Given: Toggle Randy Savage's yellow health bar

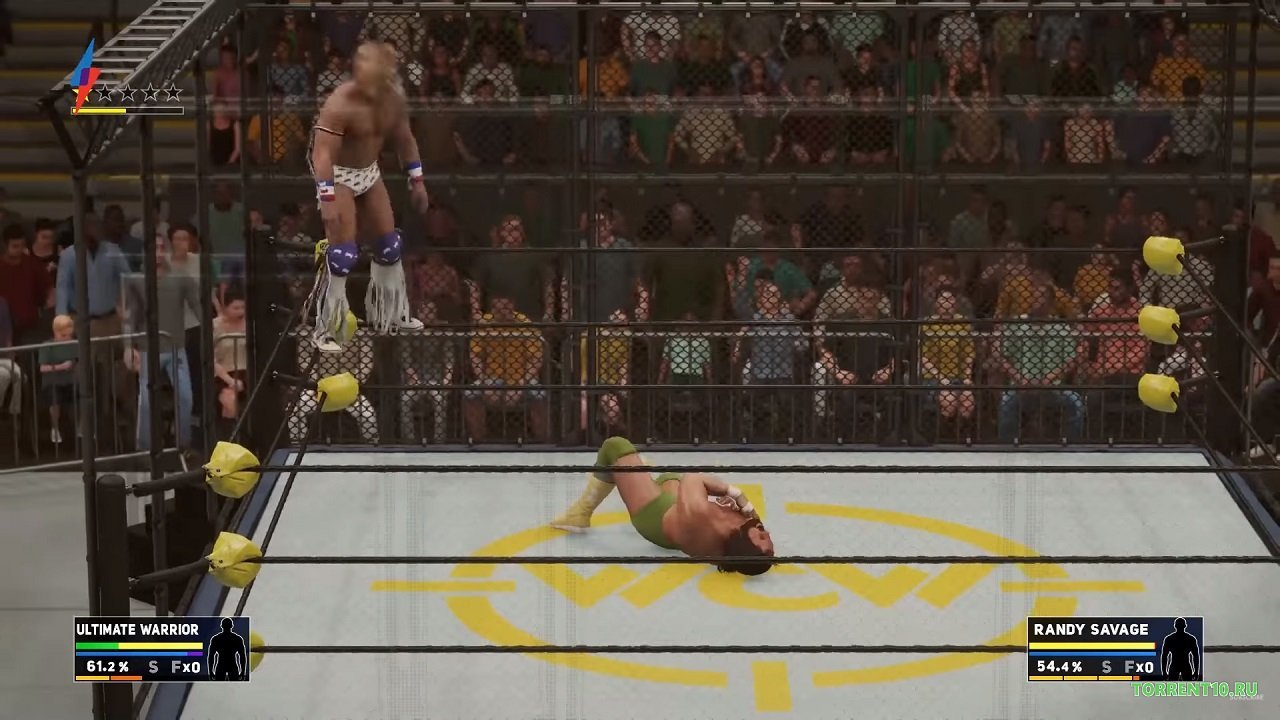Looking at the screenshot, I should [x=1091, y=645].
